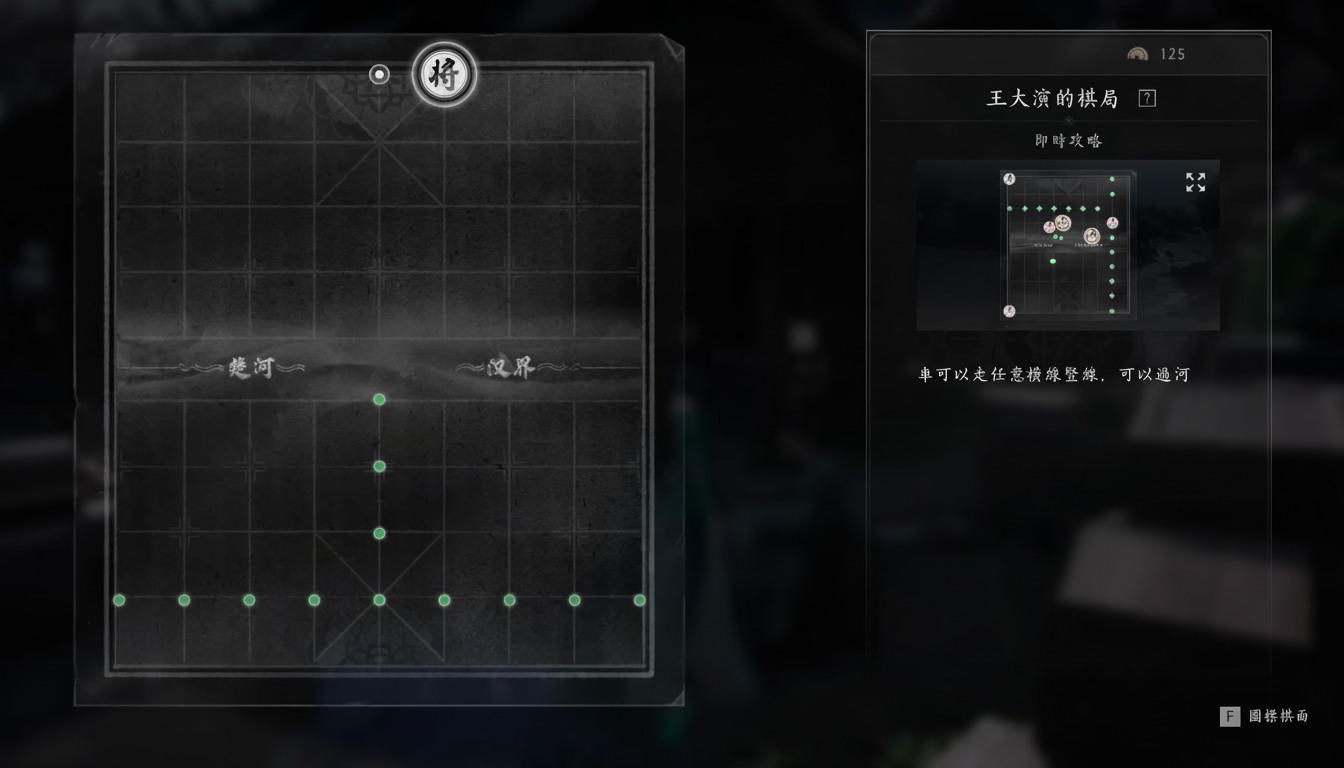Click the strategy preview thumbnail image
Screen dimensions: 1344x768
click(1068, 245)
